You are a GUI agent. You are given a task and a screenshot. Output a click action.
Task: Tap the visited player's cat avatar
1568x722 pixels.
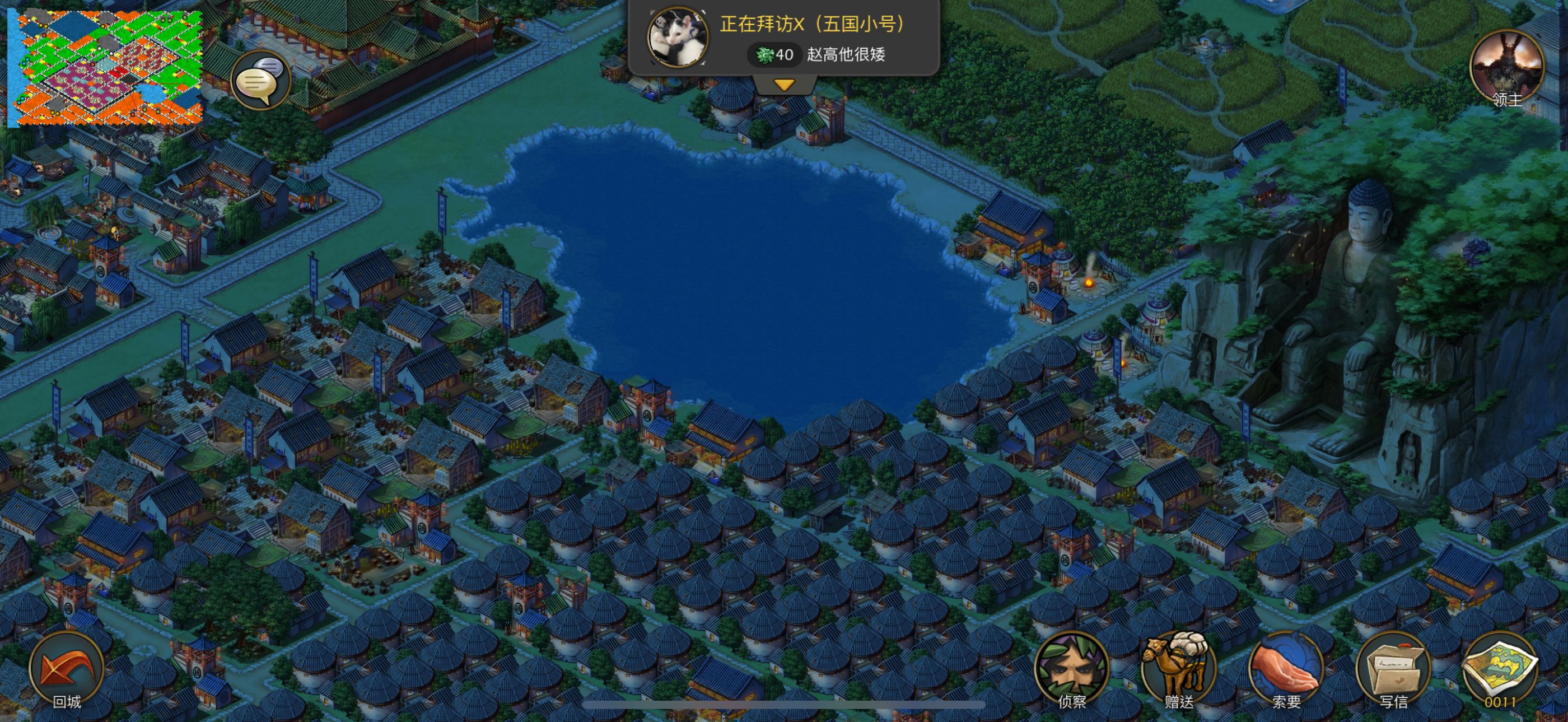click(677, 38)
